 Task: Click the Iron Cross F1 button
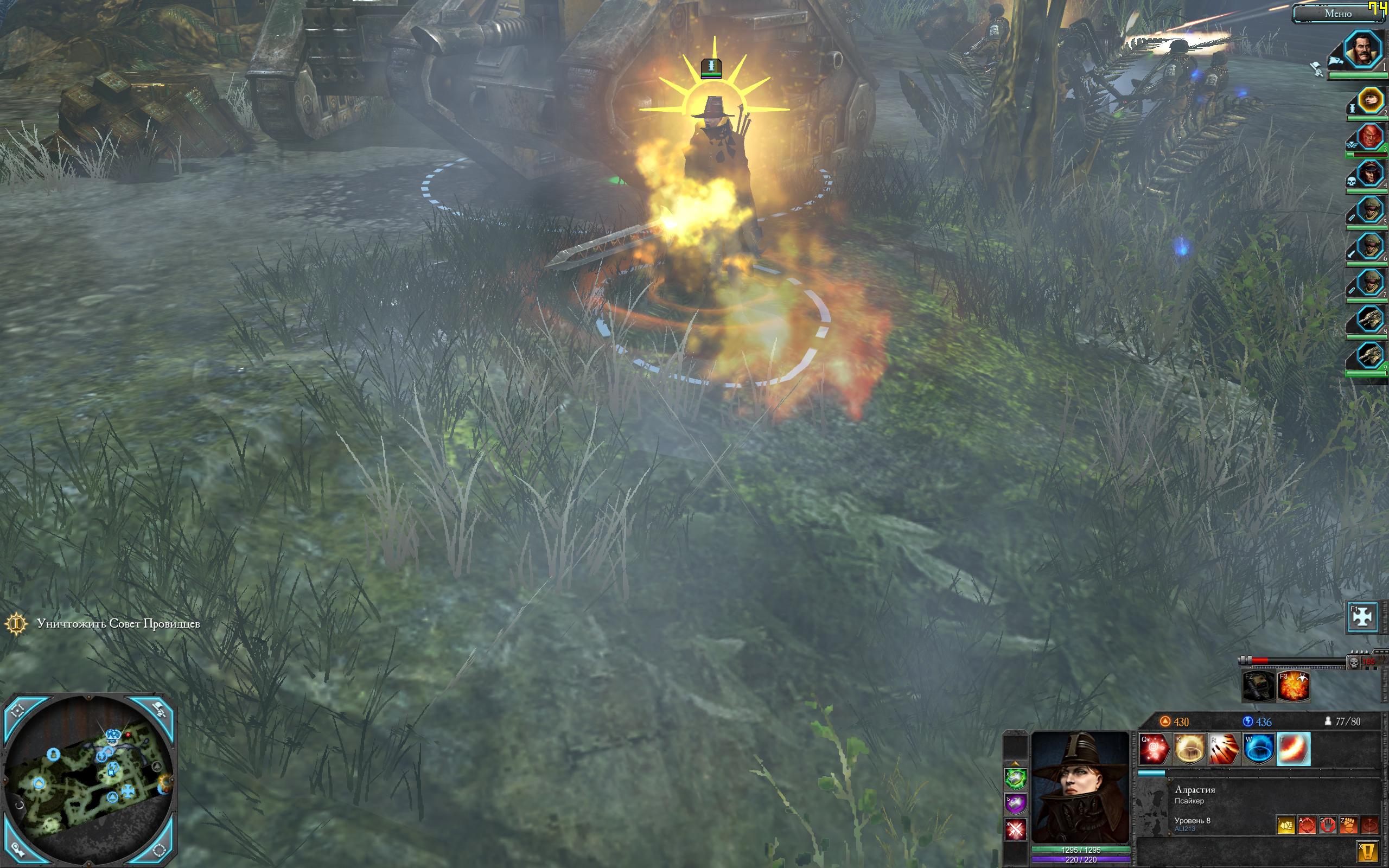(1362, 617)
